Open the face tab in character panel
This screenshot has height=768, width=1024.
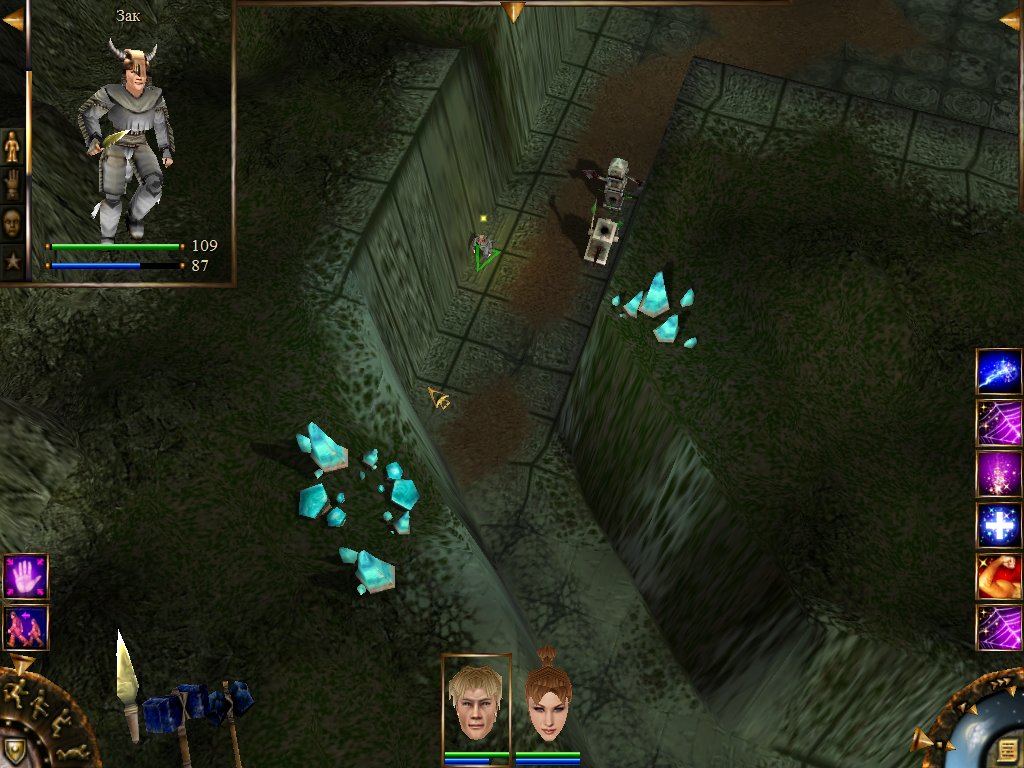(x=12, y=223)
